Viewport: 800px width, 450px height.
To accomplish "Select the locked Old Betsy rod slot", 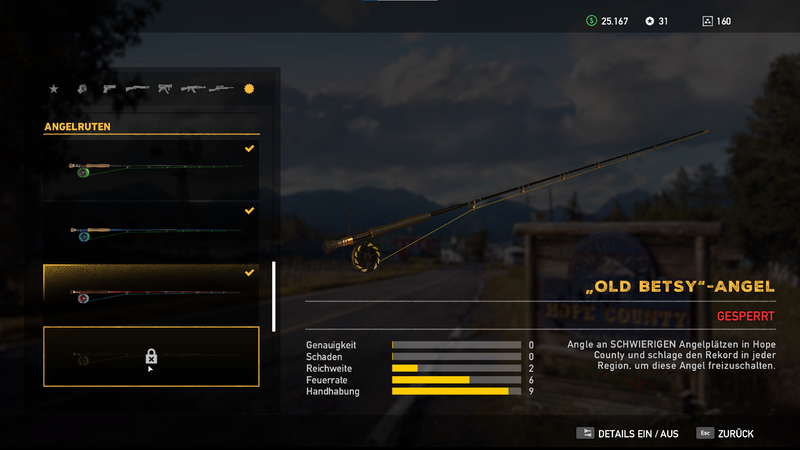I will tap(151, 356).
